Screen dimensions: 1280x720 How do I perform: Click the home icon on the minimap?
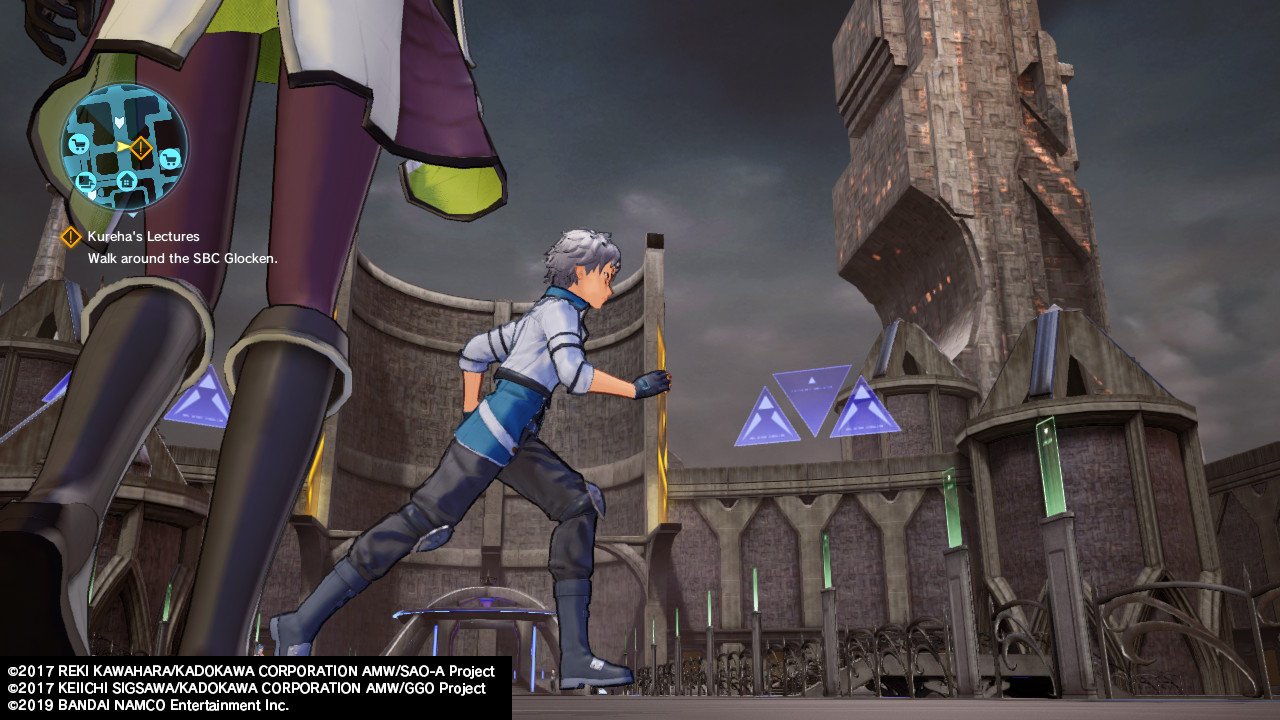pos(125,180)
